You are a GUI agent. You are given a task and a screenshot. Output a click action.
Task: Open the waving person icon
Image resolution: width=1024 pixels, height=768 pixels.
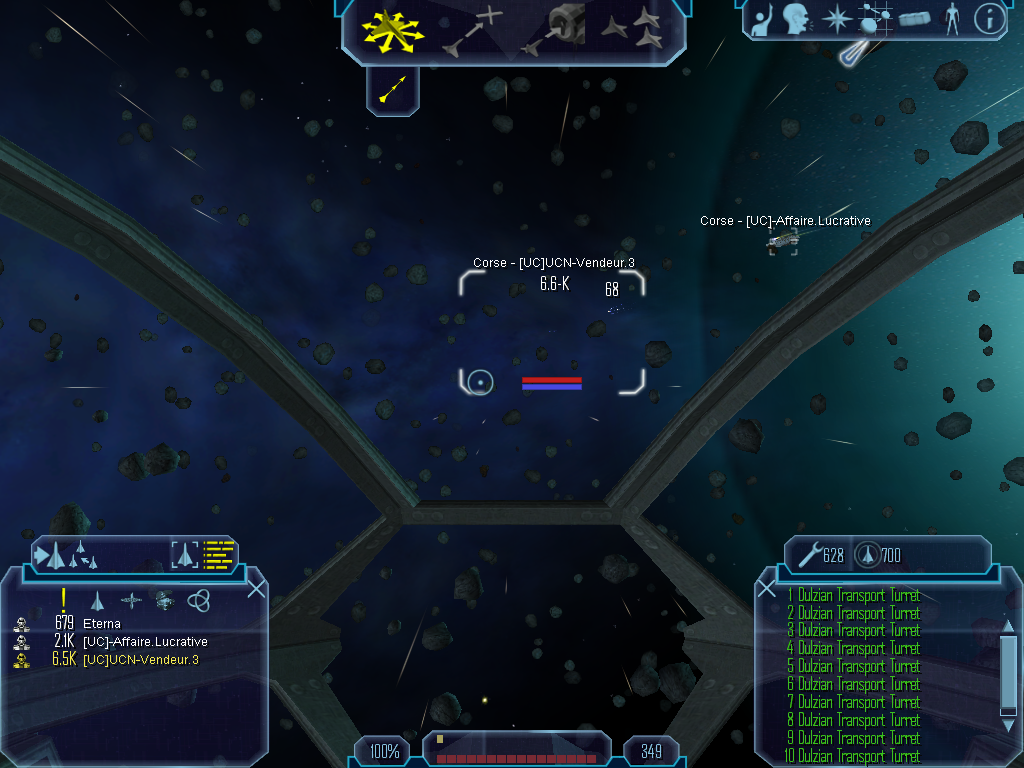point(763,18)
